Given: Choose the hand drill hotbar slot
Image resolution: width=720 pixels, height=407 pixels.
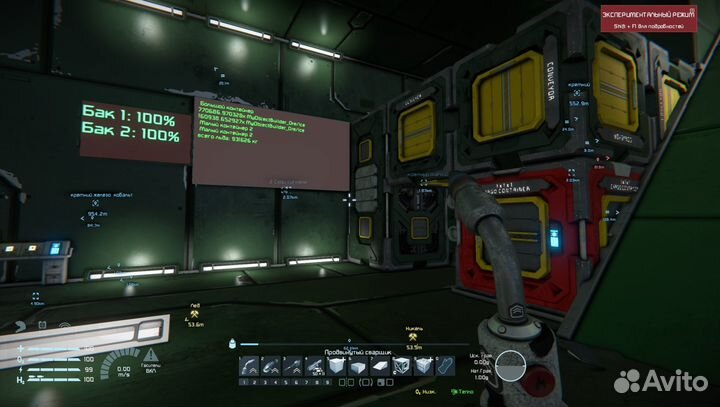Looking at the screenshot, I should (290, 368).
